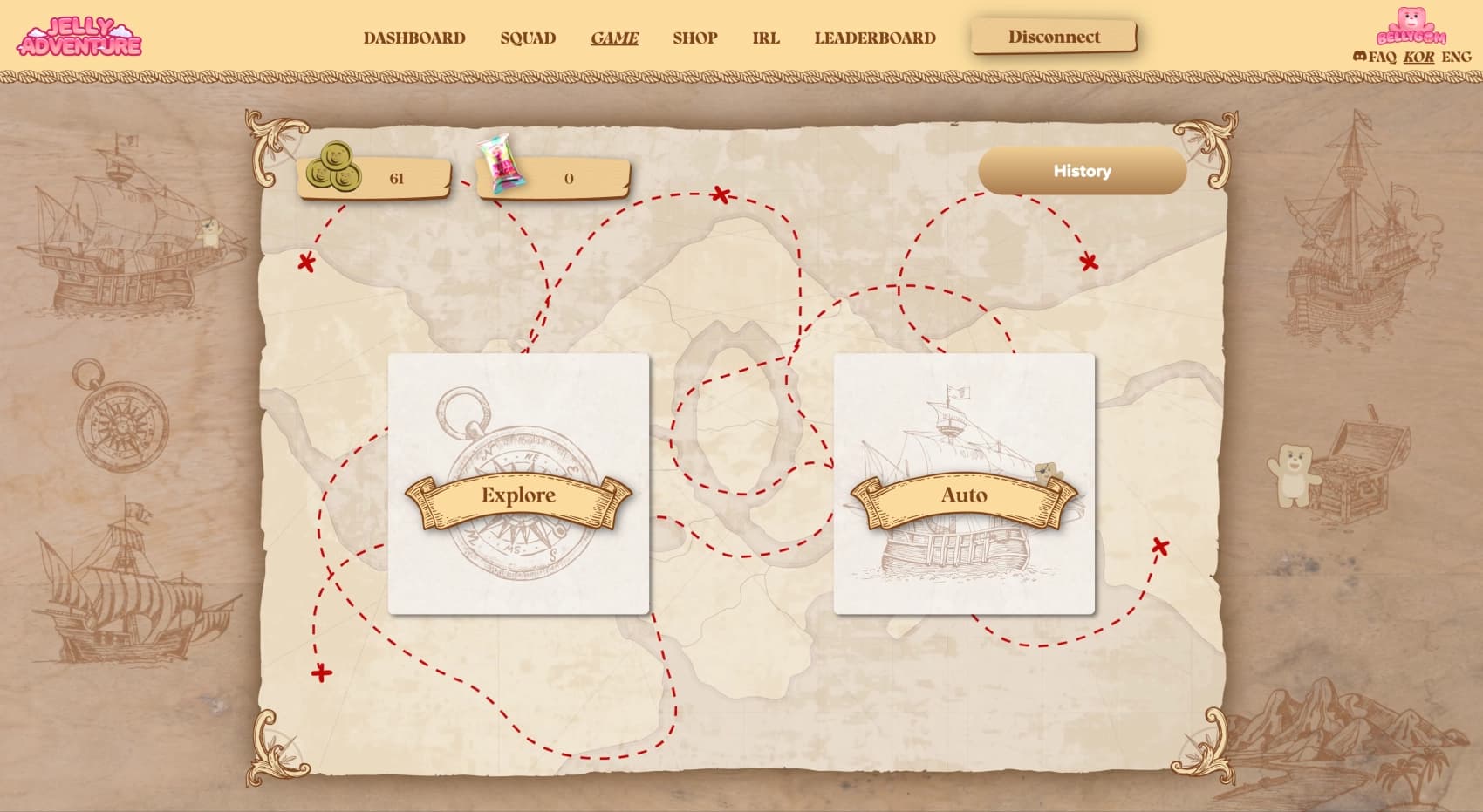Click the Jelly Adventure logo

[79, 37]
